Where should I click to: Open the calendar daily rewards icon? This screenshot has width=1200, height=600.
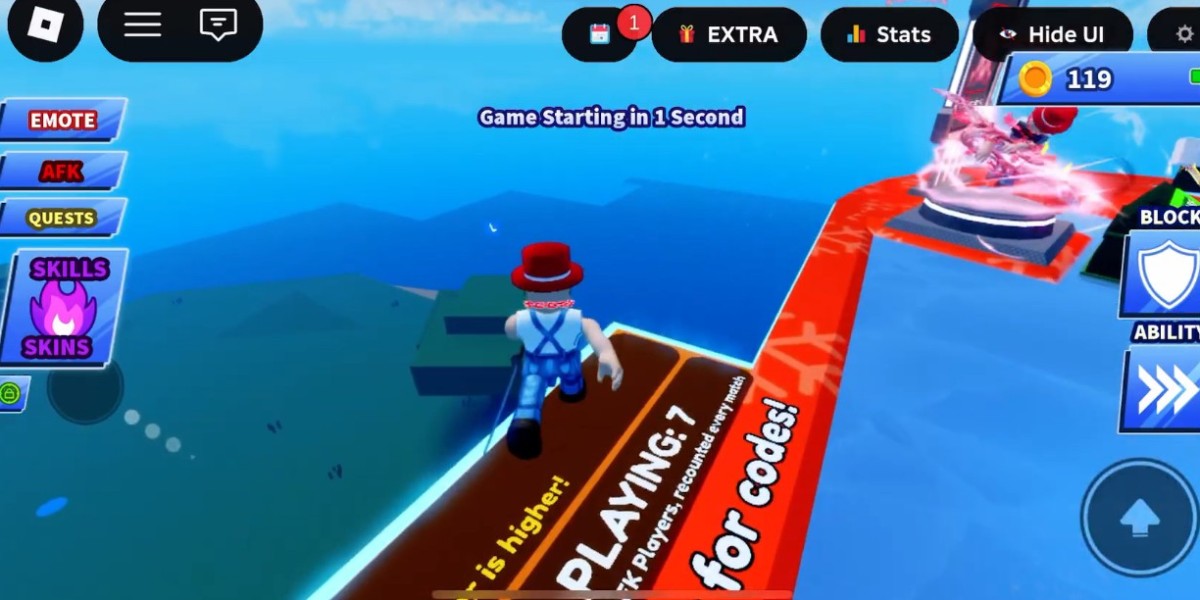point(600,34)
